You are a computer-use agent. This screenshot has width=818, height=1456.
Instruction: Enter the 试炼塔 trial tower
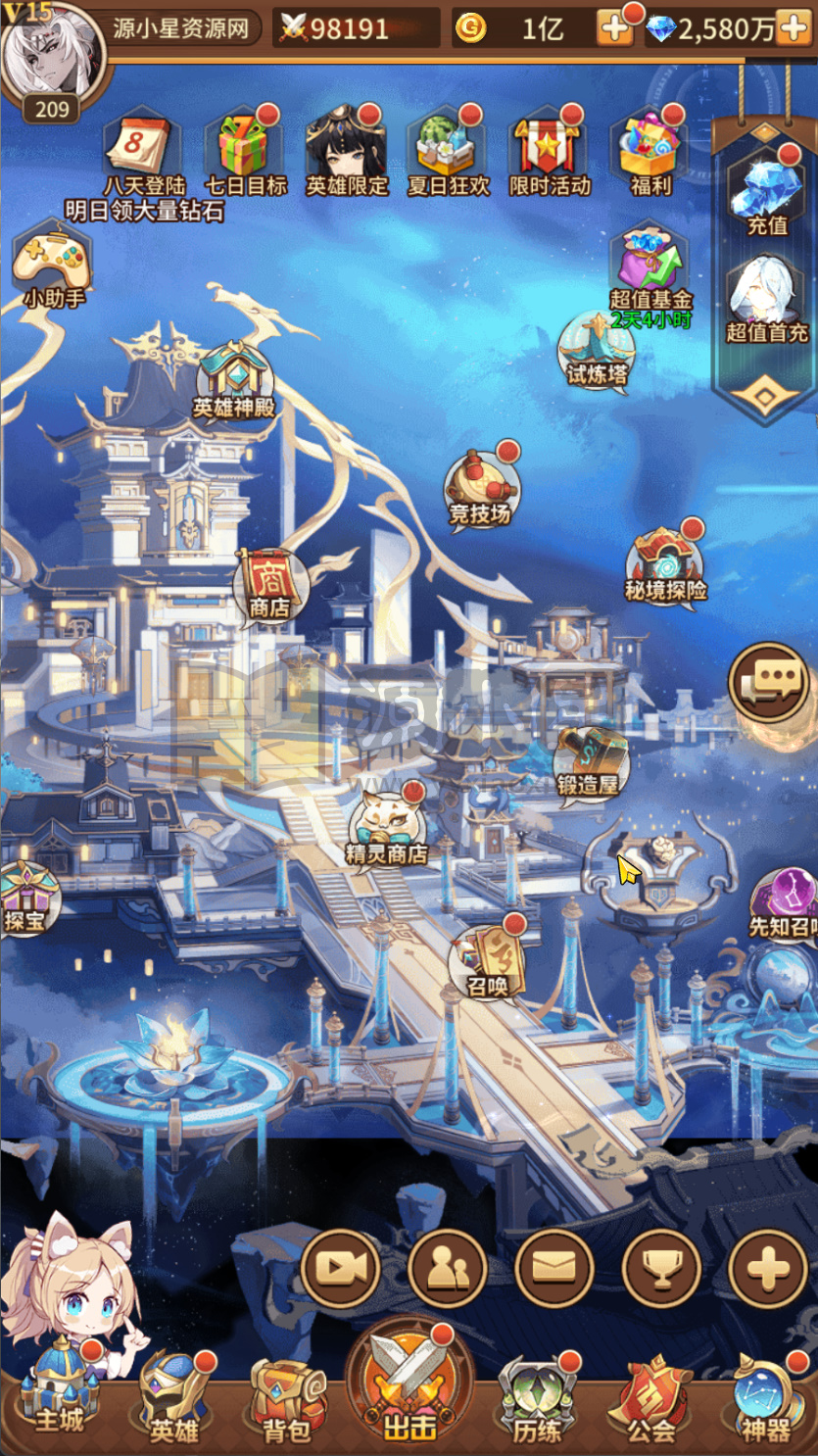[597, 348]
